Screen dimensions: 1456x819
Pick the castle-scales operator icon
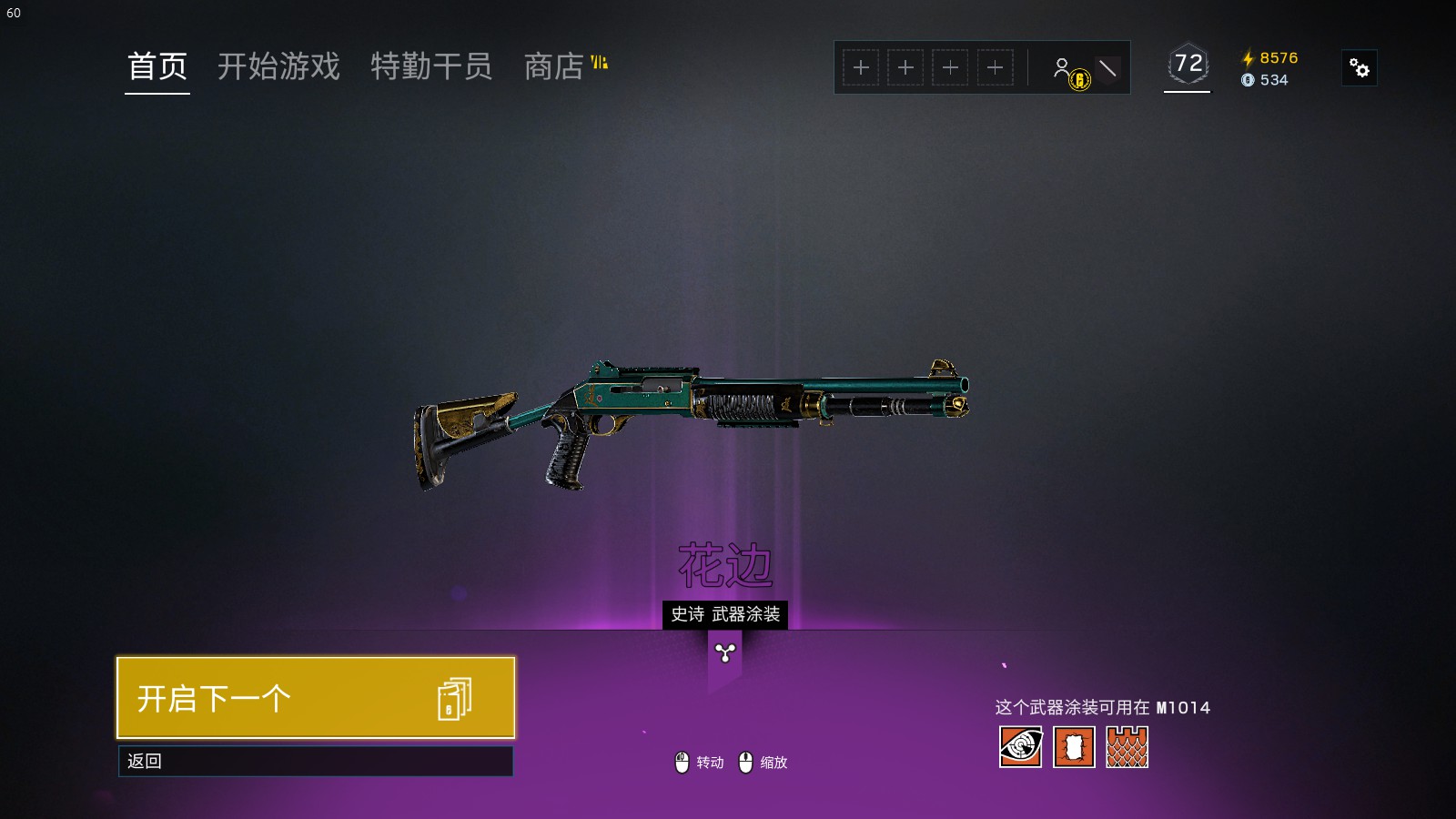point(1127,747)
